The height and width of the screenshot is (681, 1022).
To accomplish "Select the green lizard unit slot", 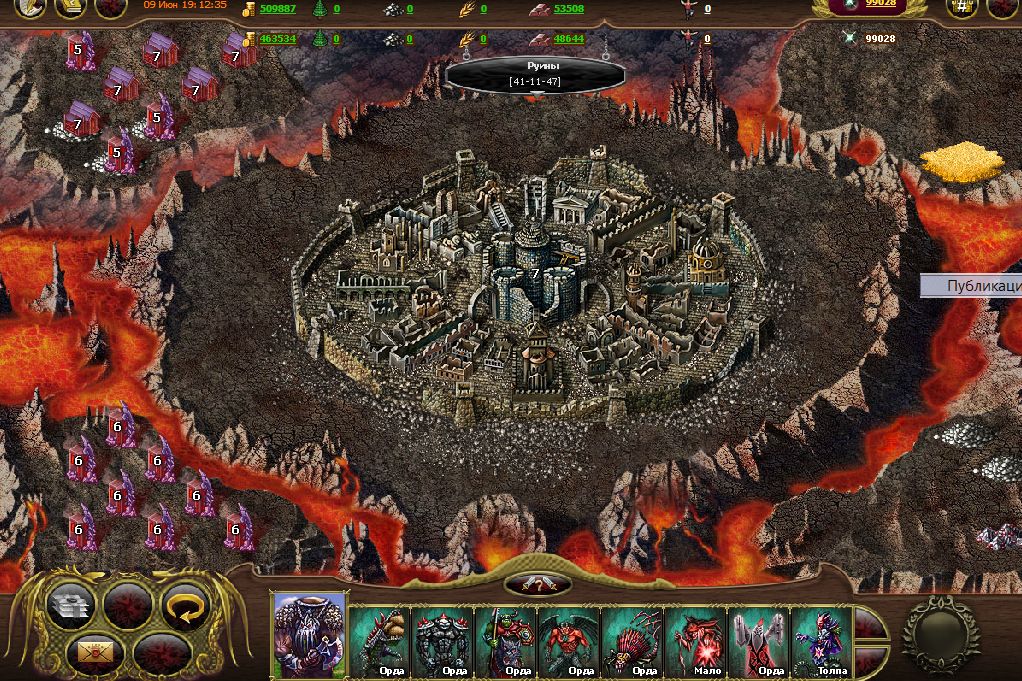I will (381, 638).
